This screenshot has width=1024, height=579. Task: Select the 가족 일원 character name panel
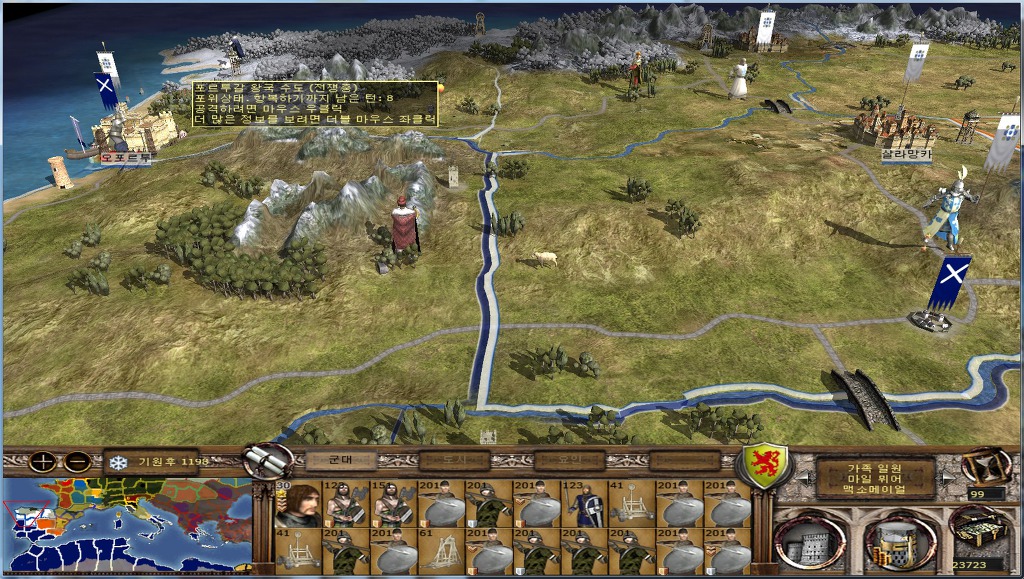[875, 478]
